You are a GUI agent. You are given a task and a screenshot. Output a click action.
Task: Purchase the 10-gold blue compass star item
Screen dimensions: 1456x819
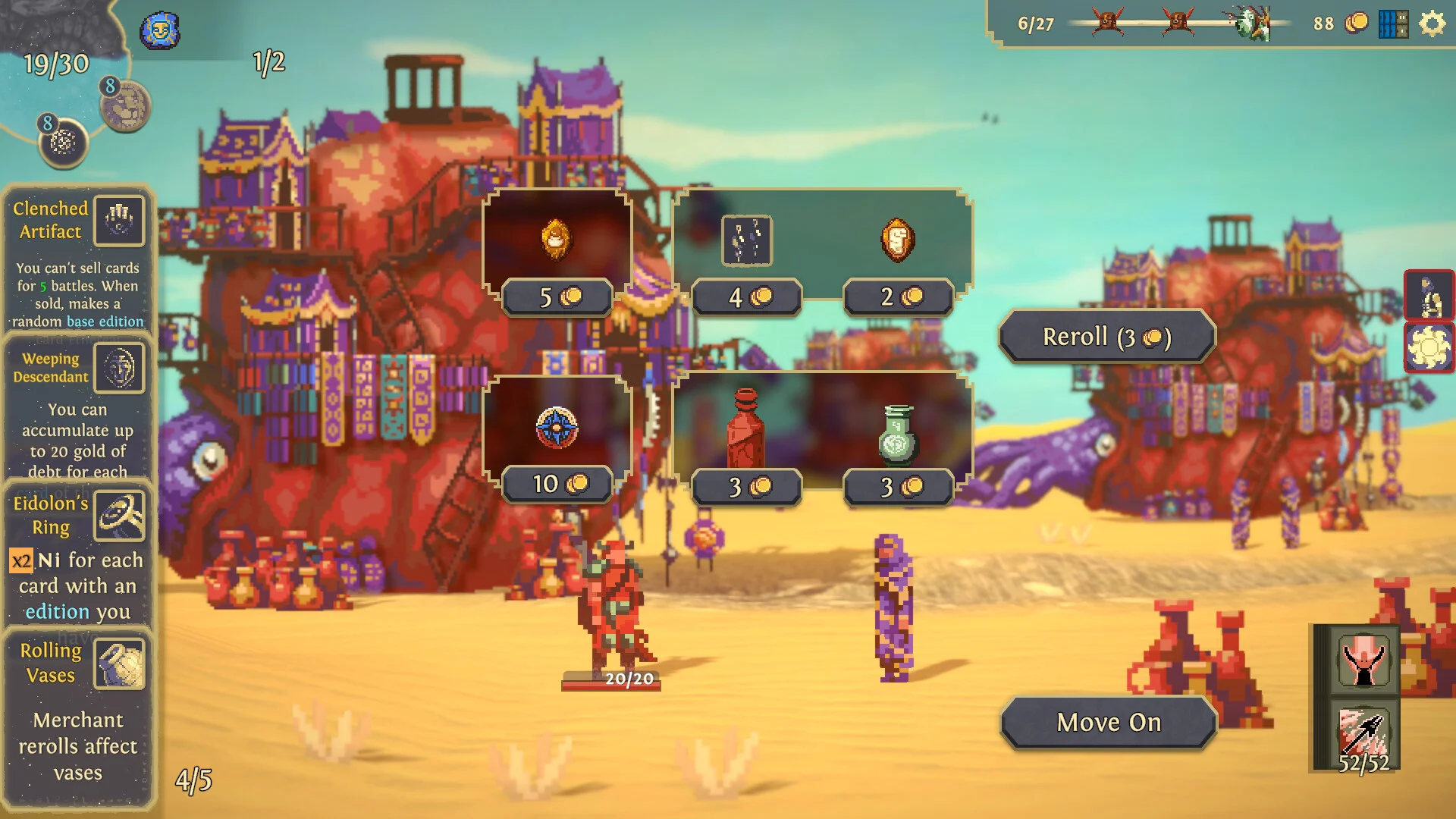(557, 427)
